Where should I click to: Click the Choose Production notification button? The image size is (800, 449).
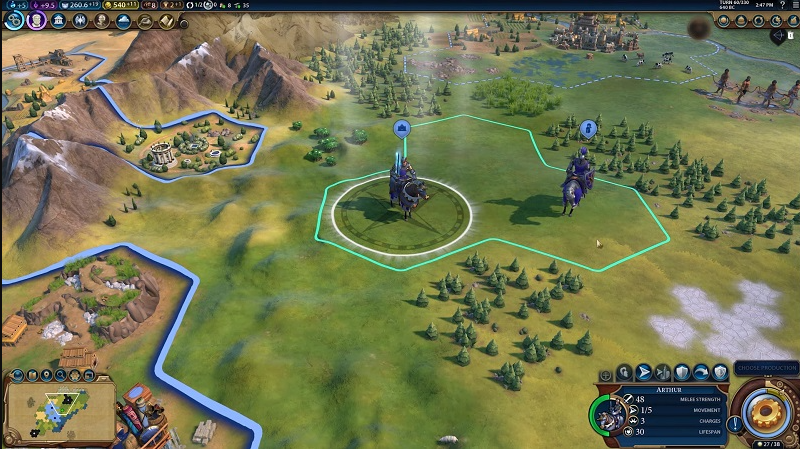pos(765,368)
